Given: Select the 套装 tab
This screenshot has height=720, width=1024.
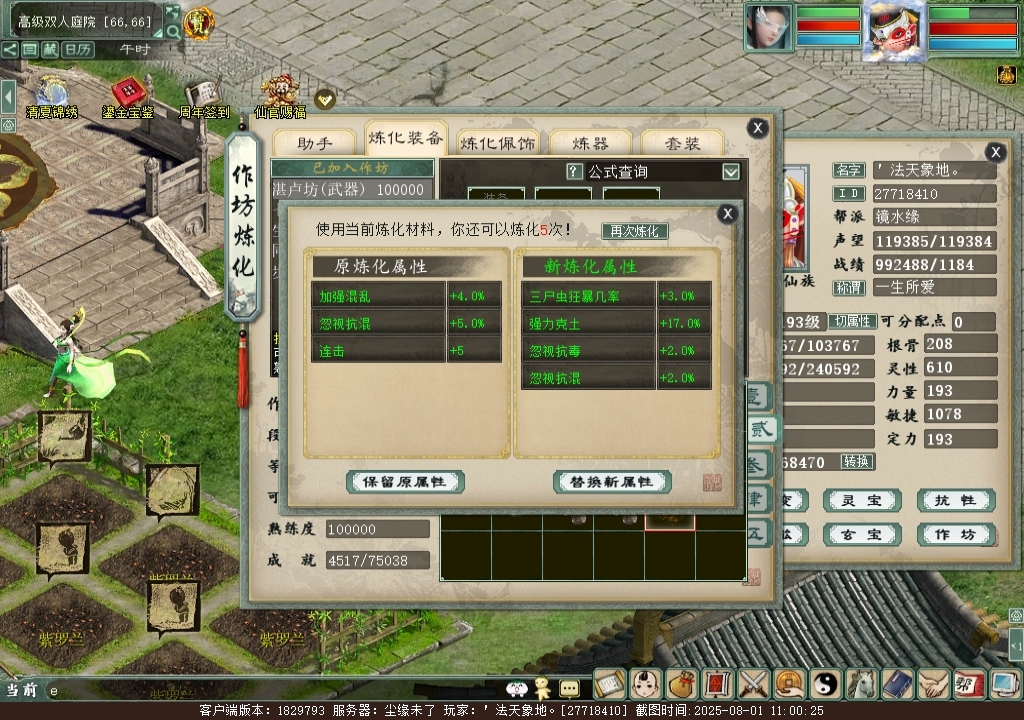Looking at the screenshot, I should (x=684, y=143).
